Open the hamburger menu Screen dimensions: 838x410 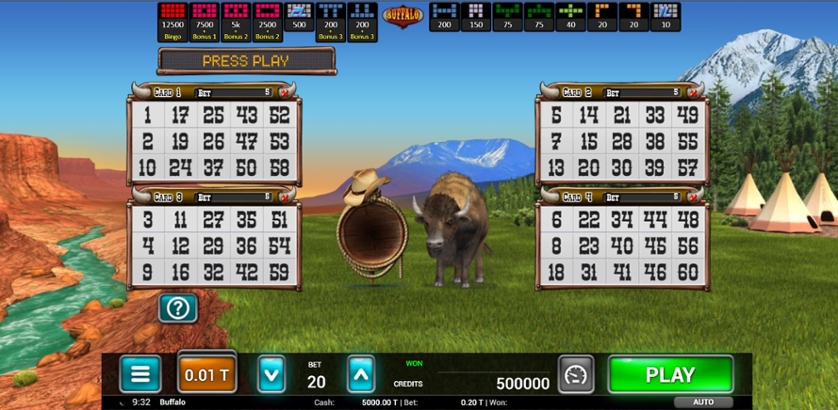[140, 374]
